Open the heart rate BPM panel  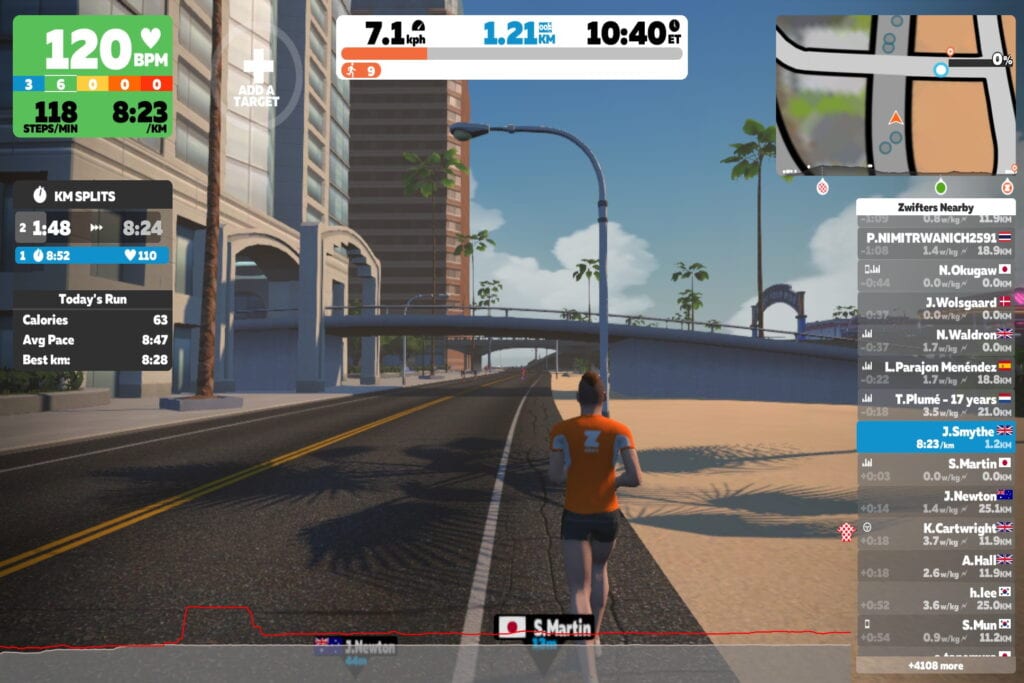tap(92, 76)
